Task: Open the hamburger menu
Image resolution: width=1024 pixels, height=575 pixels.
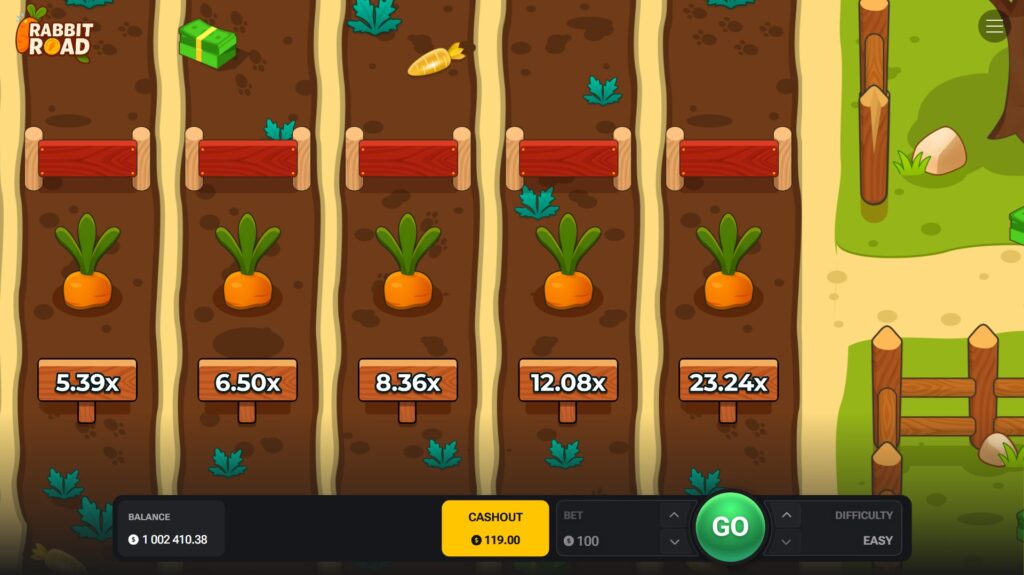Action: coord(994,27)
